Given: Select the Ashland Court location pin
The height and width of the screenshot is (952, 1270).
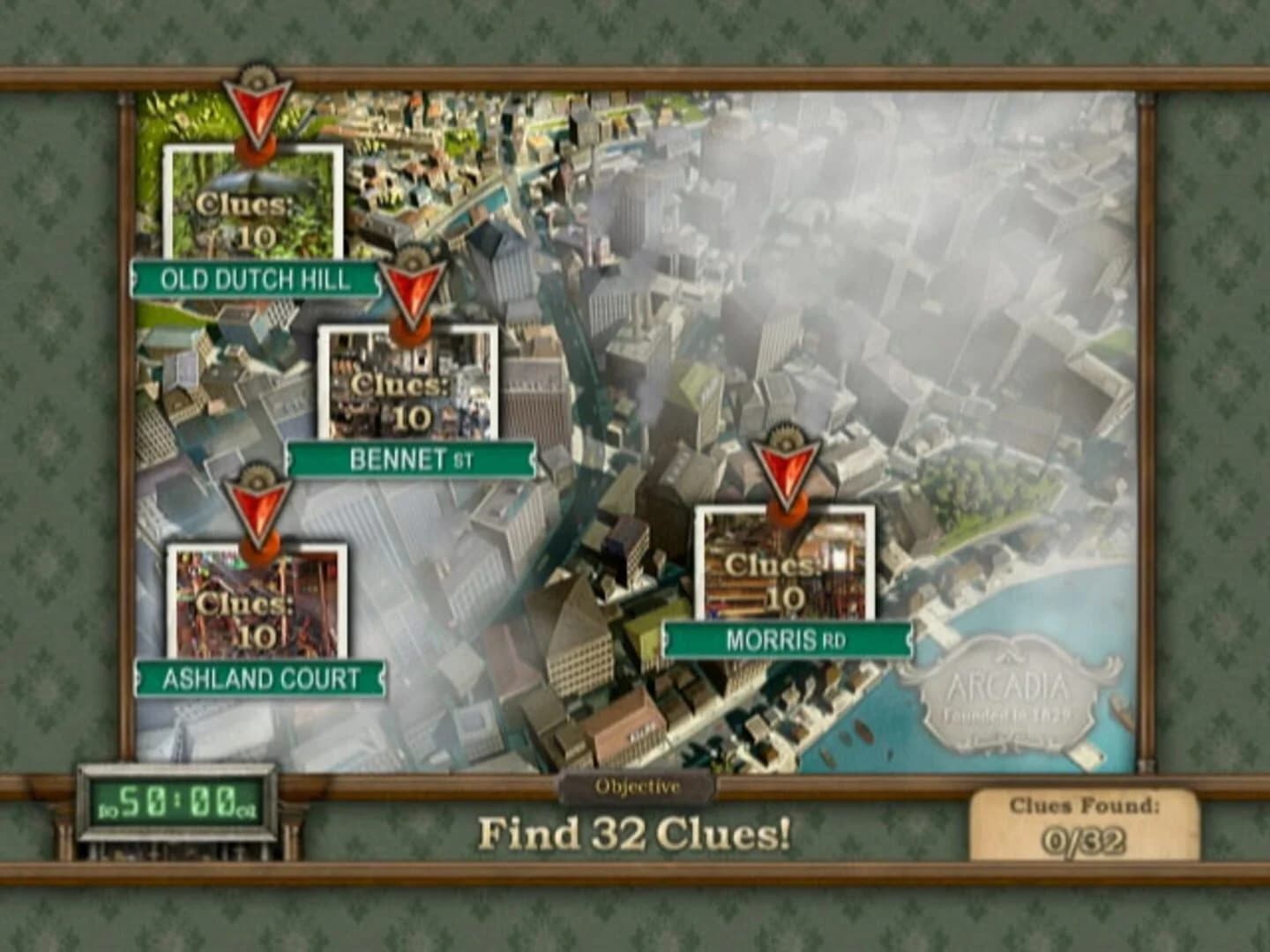Looking at the screenshot, I should pyautogui.click(x=257, y=511).
